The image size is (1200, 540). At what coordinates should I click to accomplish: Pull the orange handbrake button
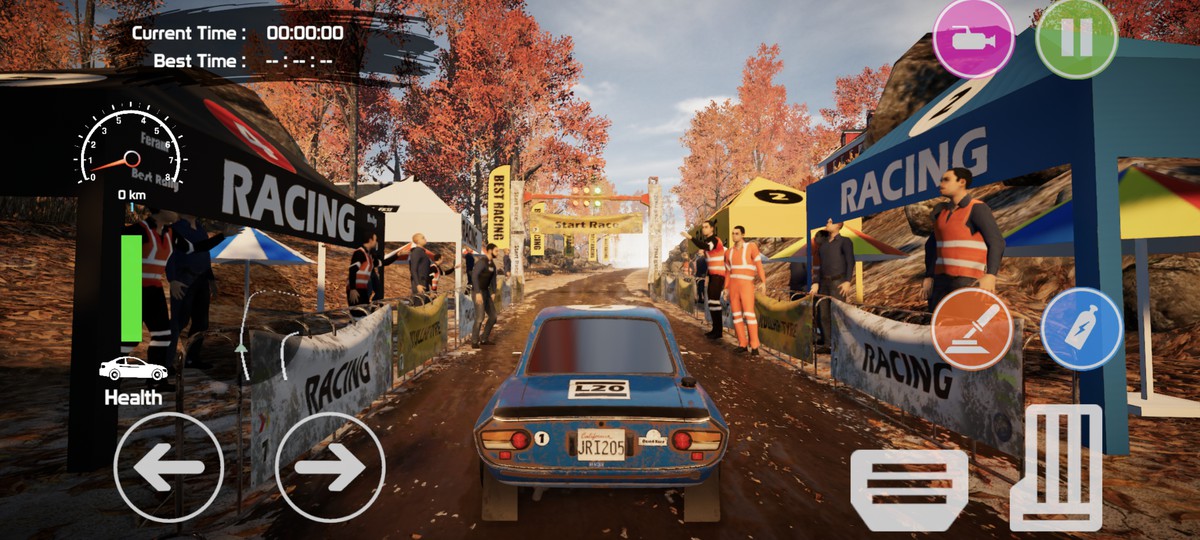click(x=971, y=329)
